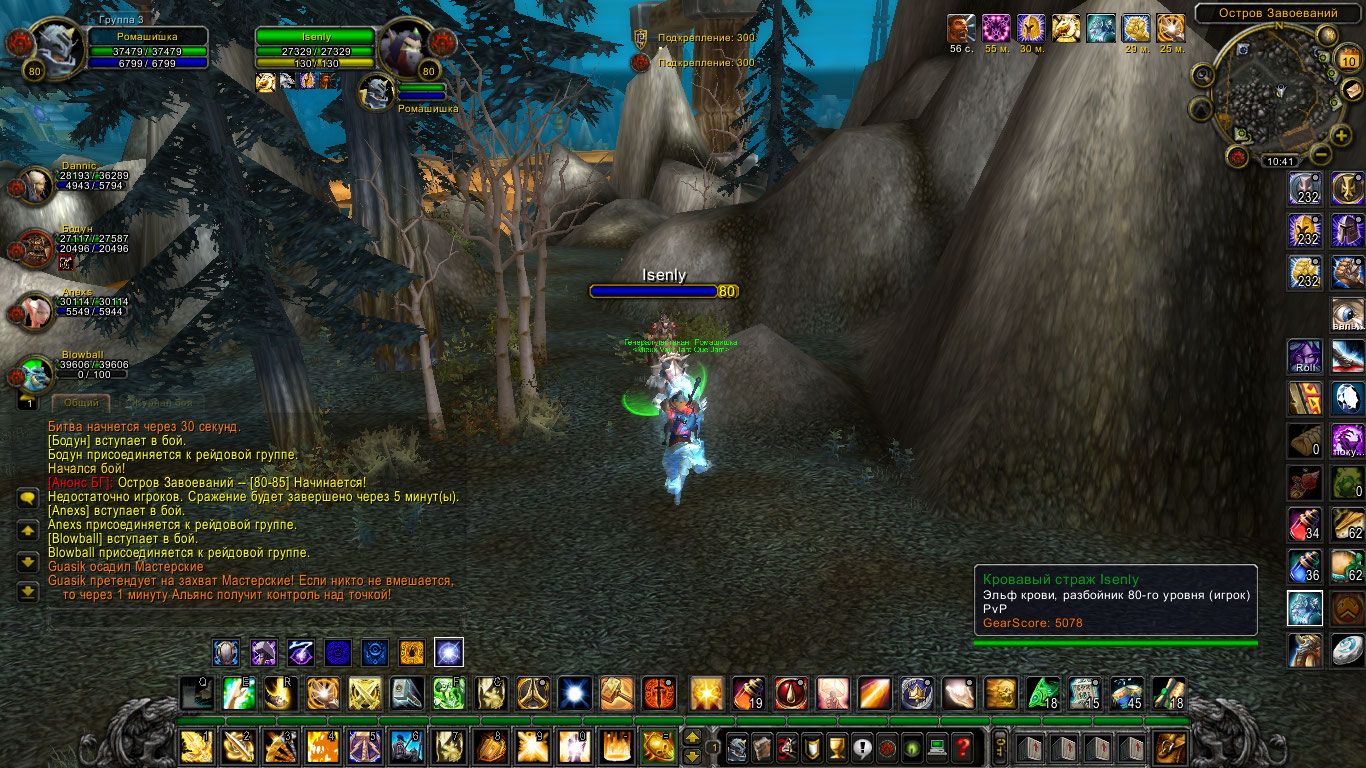
Task: Use the hammer ability in slot 6
Action: (x=407, y=746)
